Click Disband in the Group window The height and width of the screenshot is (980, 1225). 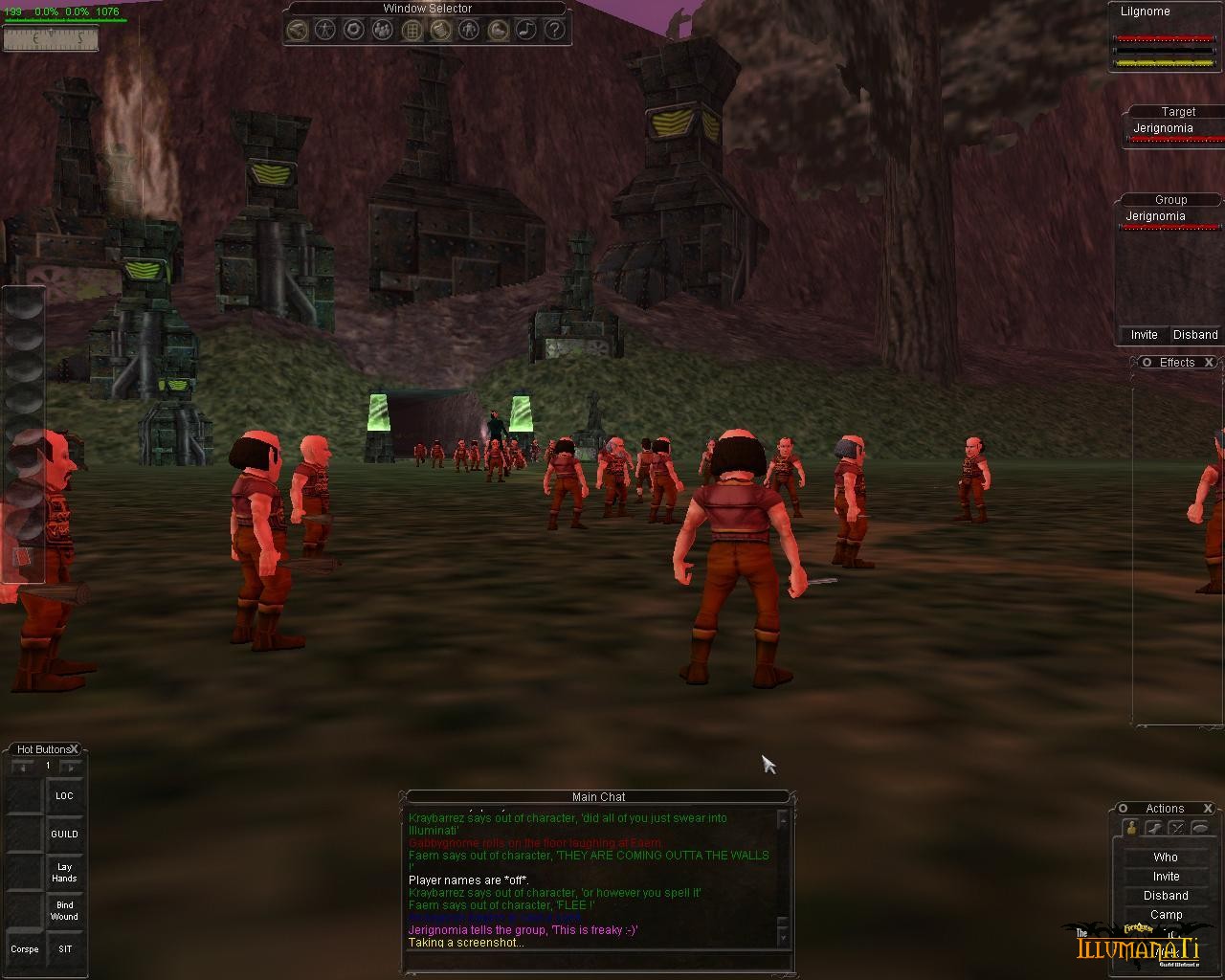tap(1195, 335)
